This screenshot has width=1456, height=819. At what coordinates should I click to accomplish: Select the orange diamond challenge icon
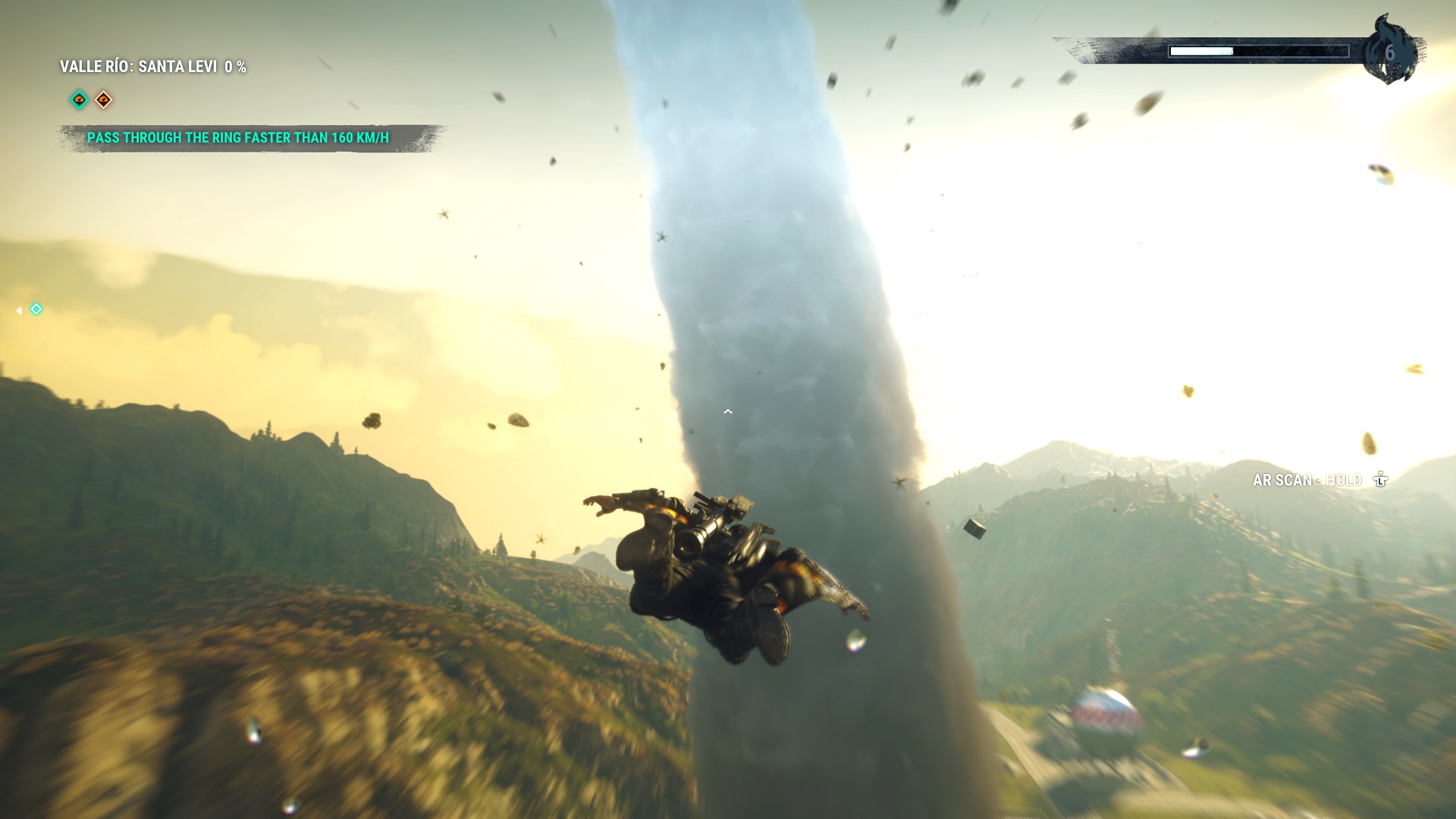(x=104, y=99)
